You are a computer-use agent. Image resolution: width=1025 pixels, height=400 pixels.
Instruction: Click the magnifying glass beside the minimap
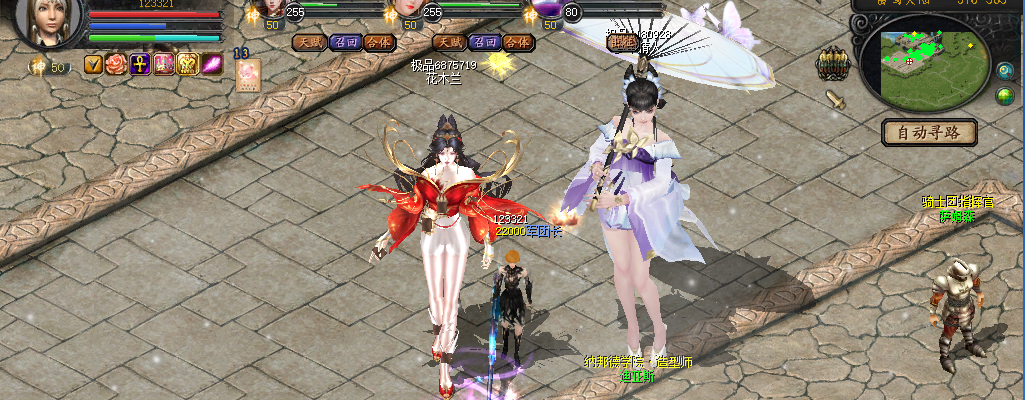(1004, 70)
